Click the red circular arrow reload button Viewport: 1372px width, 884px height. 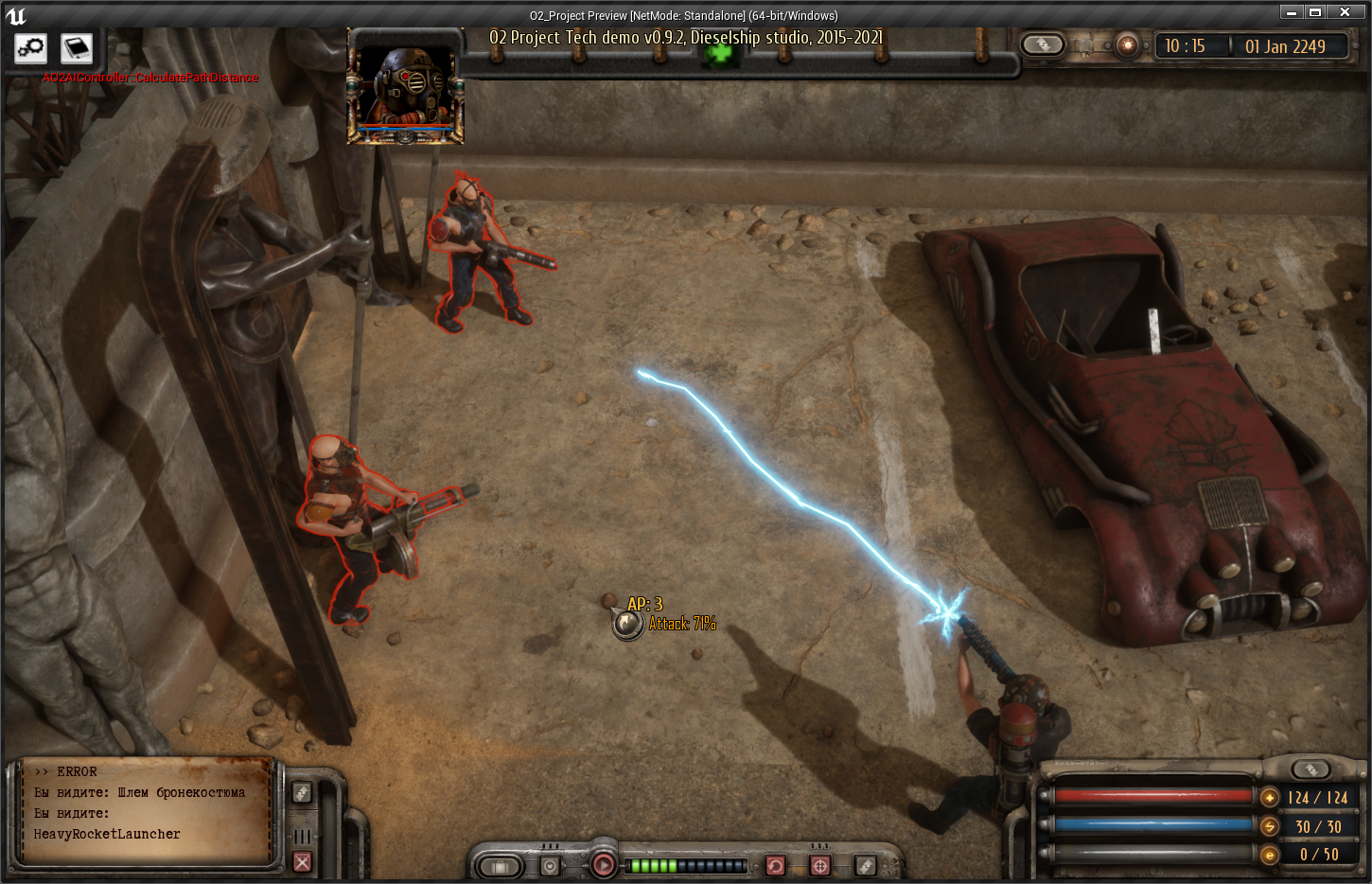775,866
